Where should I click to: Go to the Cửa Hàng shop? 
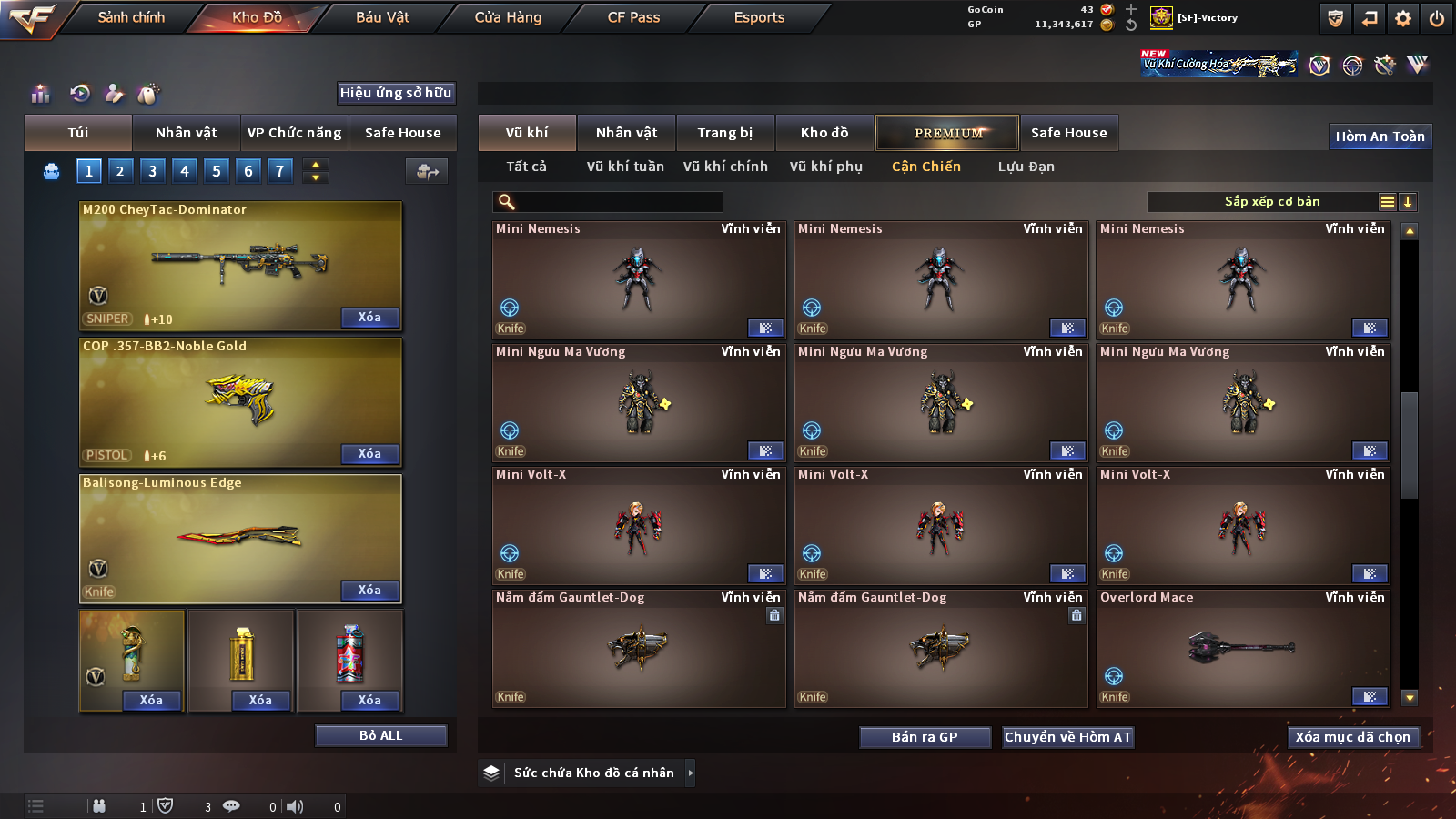tap(508, 17)
